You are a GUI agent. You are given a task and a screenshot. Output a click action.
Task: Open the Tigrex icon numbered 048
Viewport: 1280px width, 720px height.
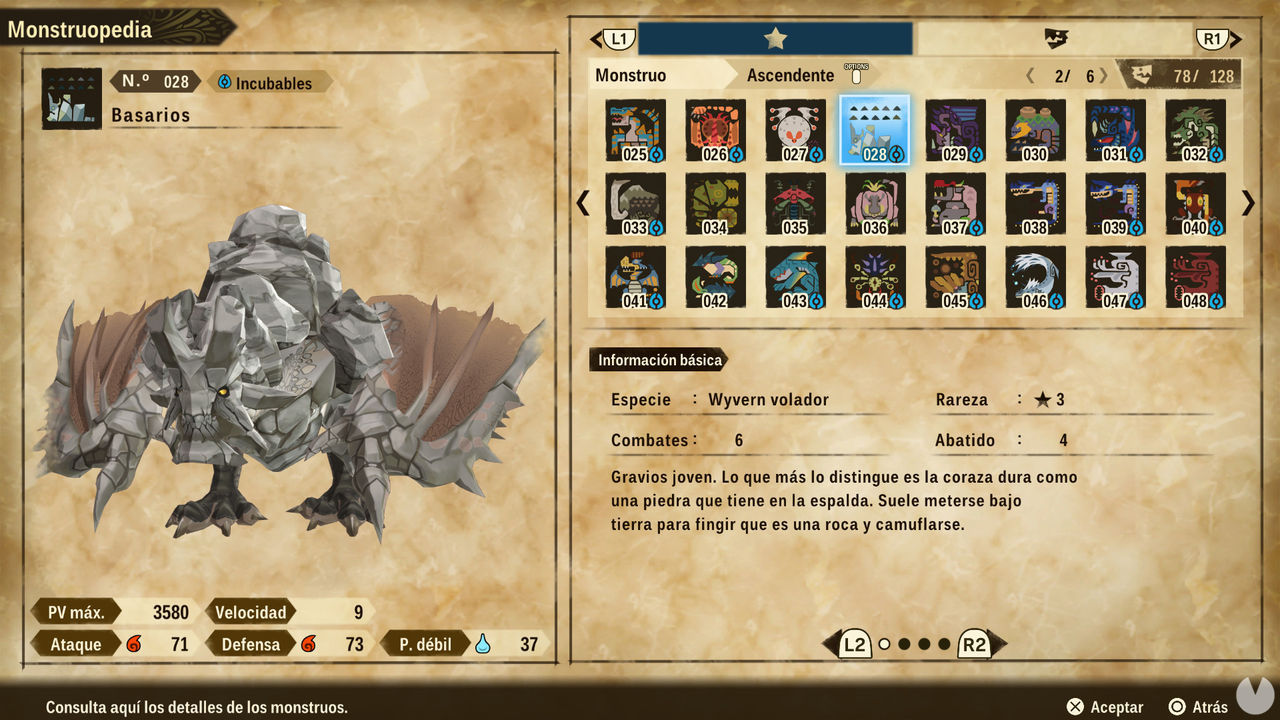click(1196, 276)
